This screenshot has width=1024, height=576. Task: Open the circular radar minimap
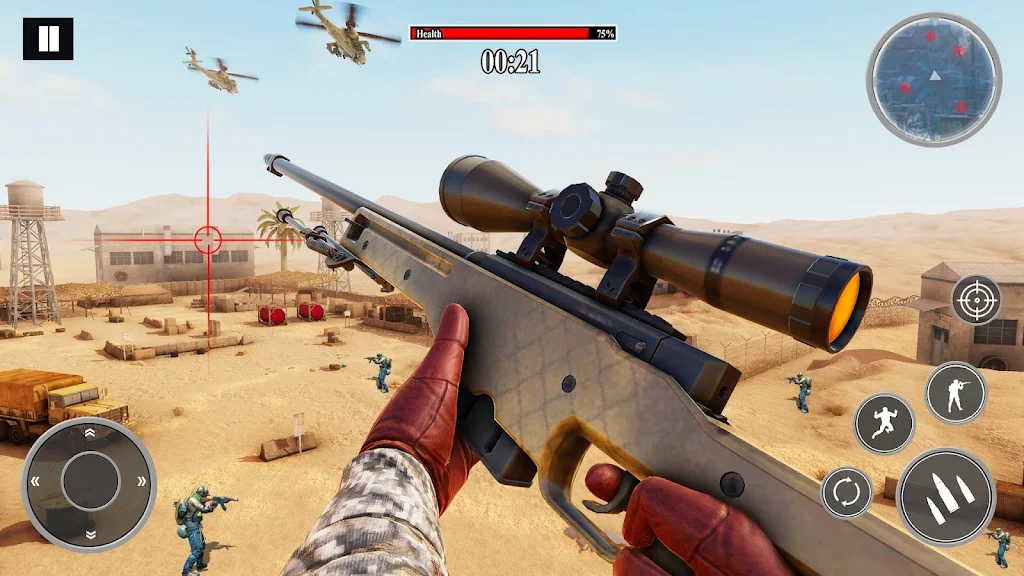coord(934,79)
